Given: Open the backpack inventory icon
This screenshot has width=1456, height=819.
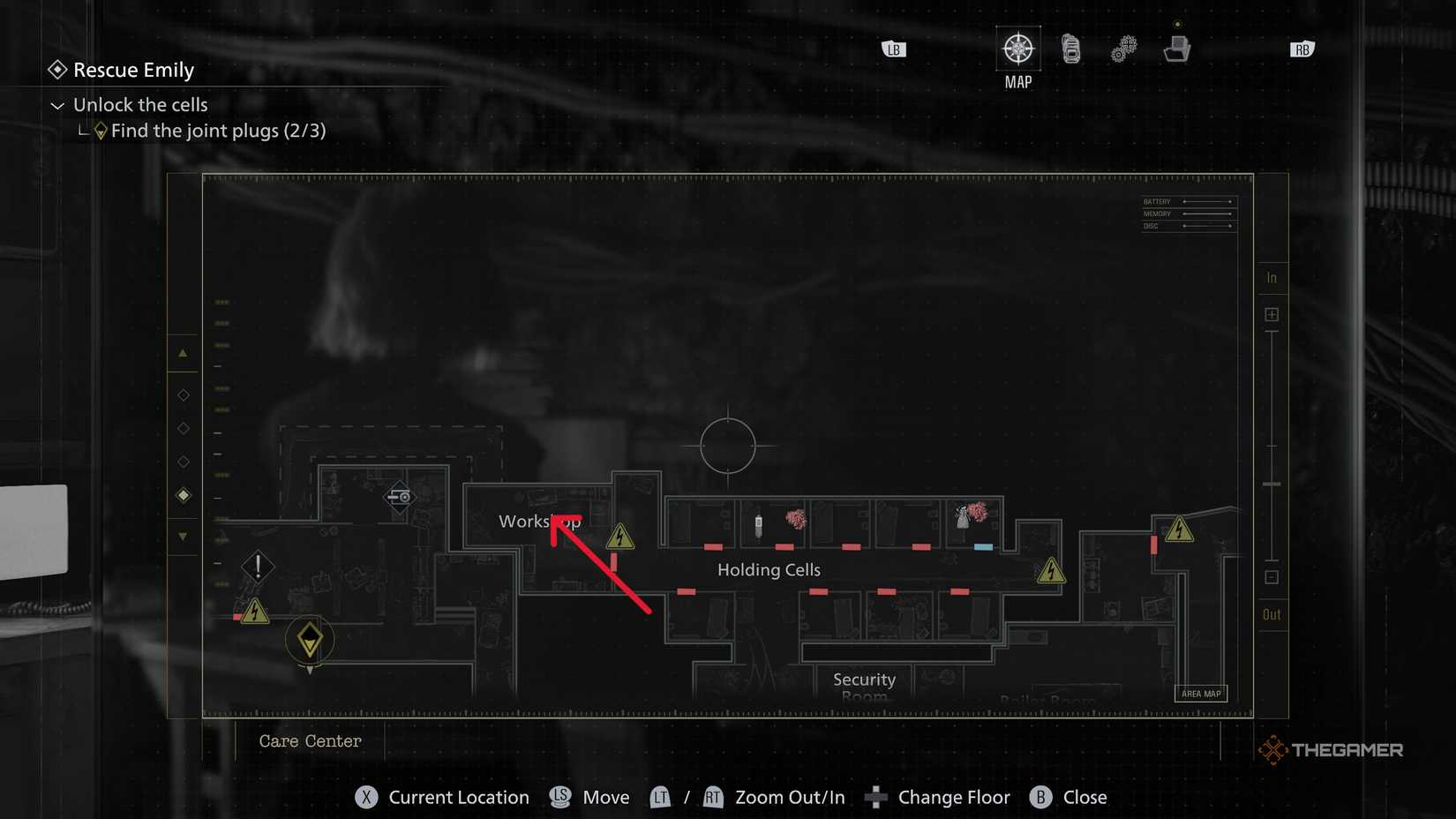Looking at the screenshot, I should (1070, 49).
